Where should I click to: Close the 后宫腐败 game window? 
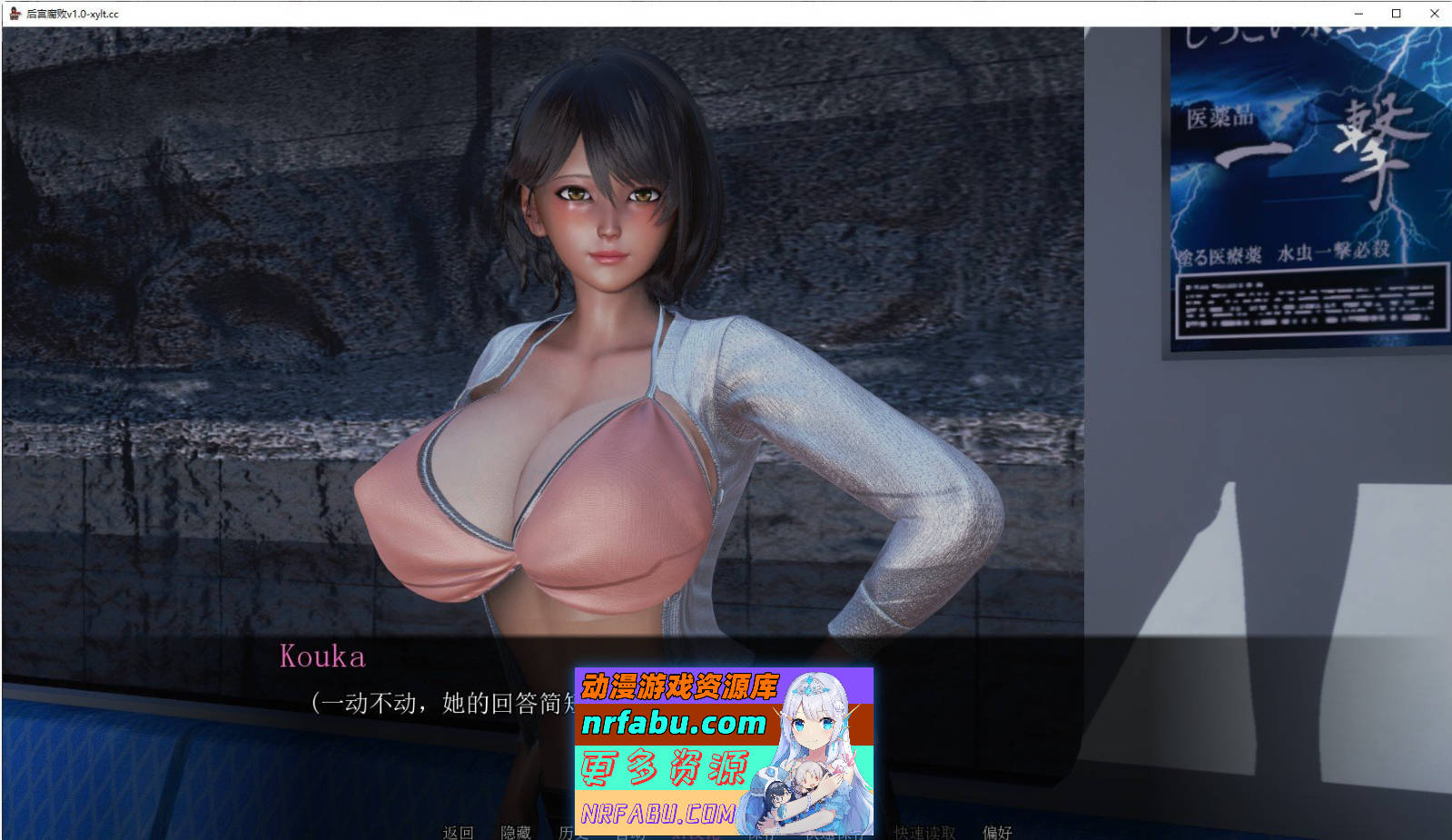coord(1435,14)
